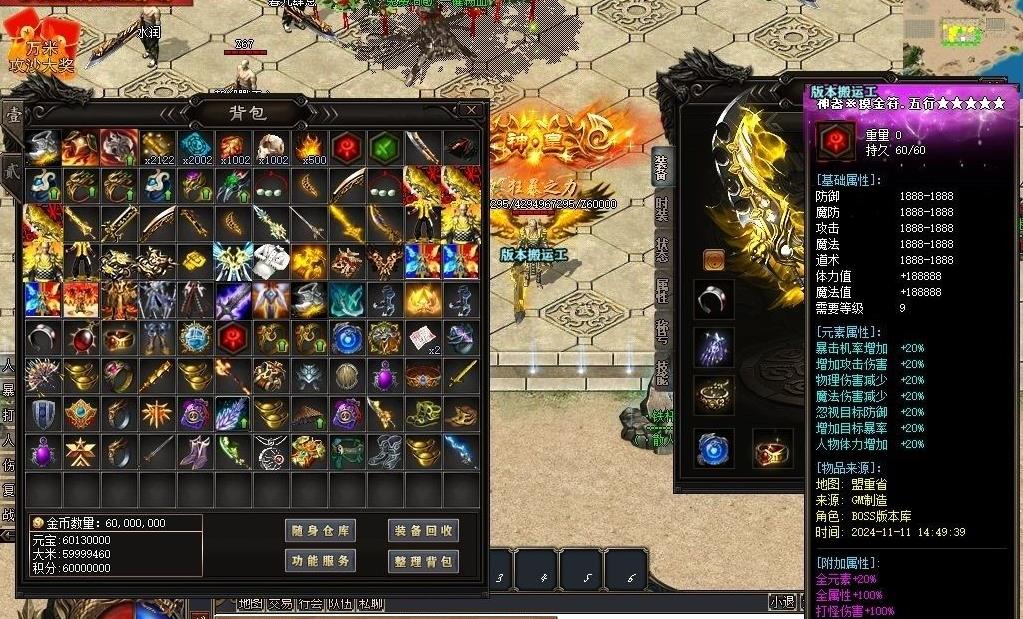Open the 万米攻沙大奖 event icon
This screenshot has width=1023, height=619.
tap(42, 50)
